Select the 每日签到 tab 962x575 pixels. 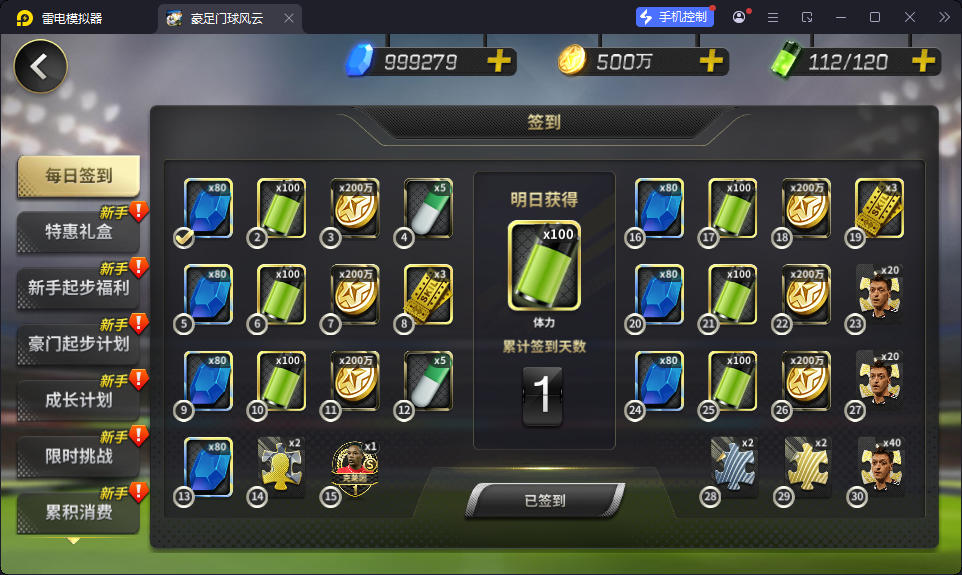tap(78, 177)
